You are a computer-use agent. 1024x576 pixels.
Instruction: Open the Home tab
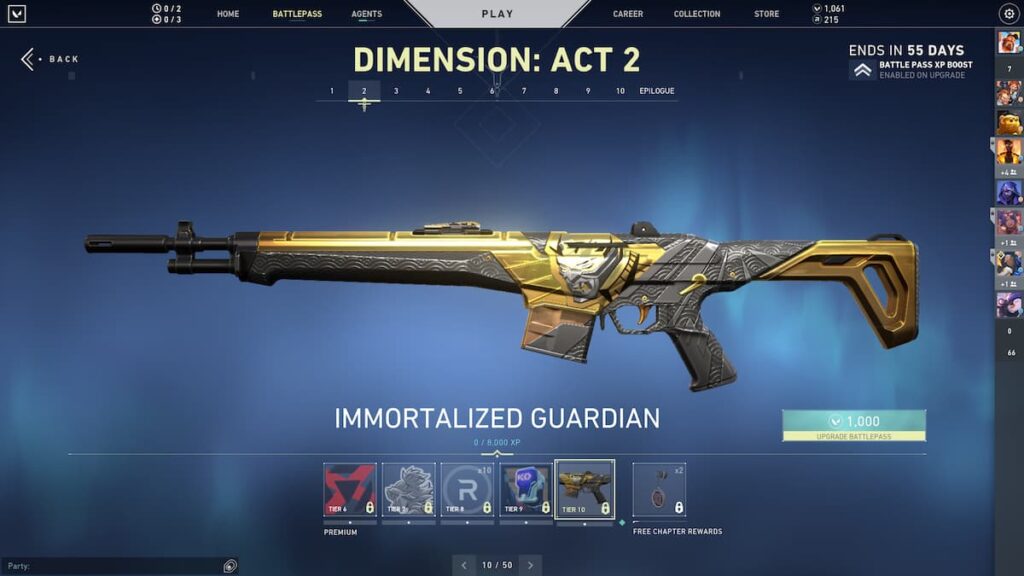click(228, 14)
